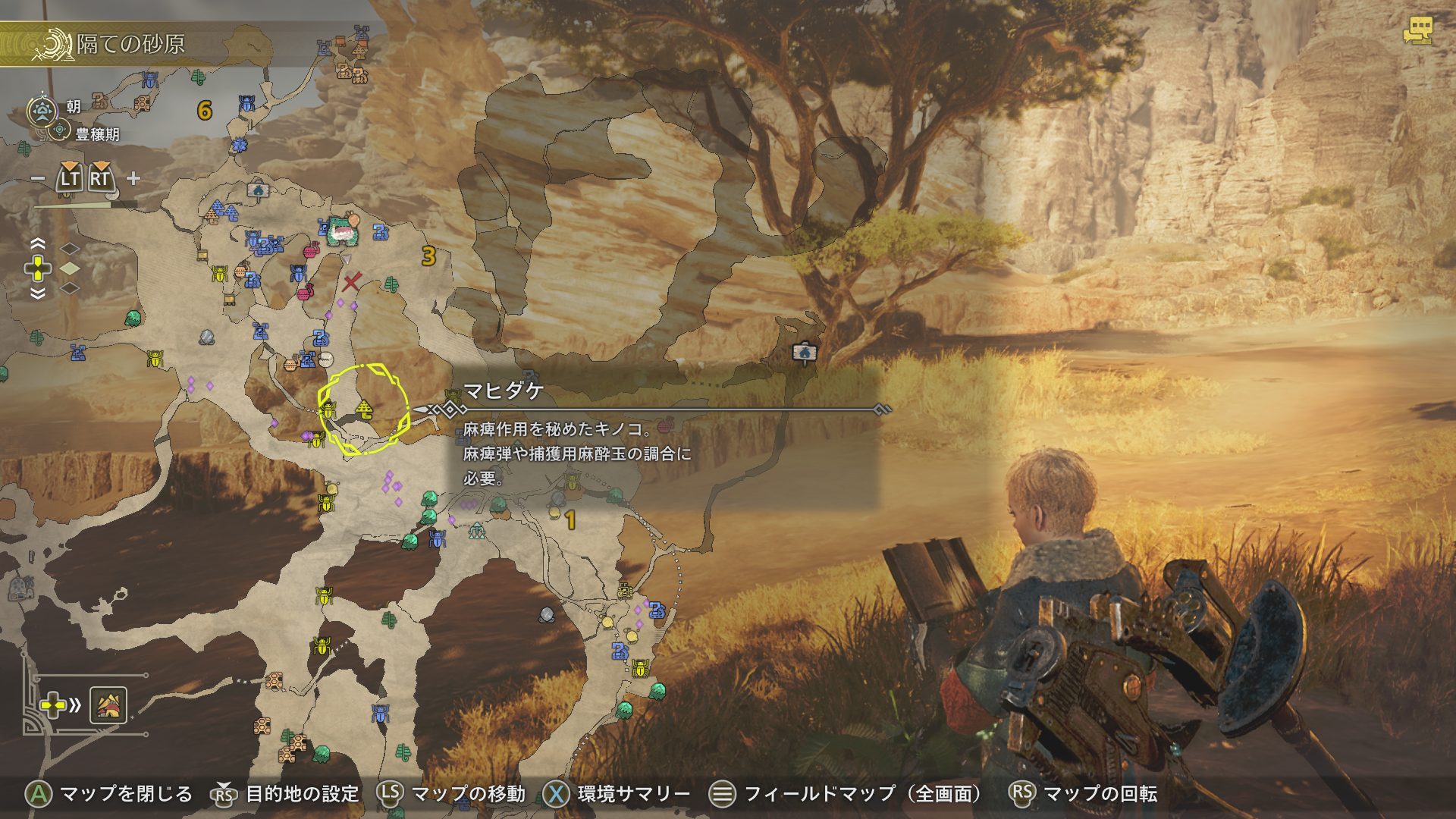Viewport: 1456px width, 819px height.
Task: Choose the 目的地の設定 destination option
Action: click(x=288, y=793)
